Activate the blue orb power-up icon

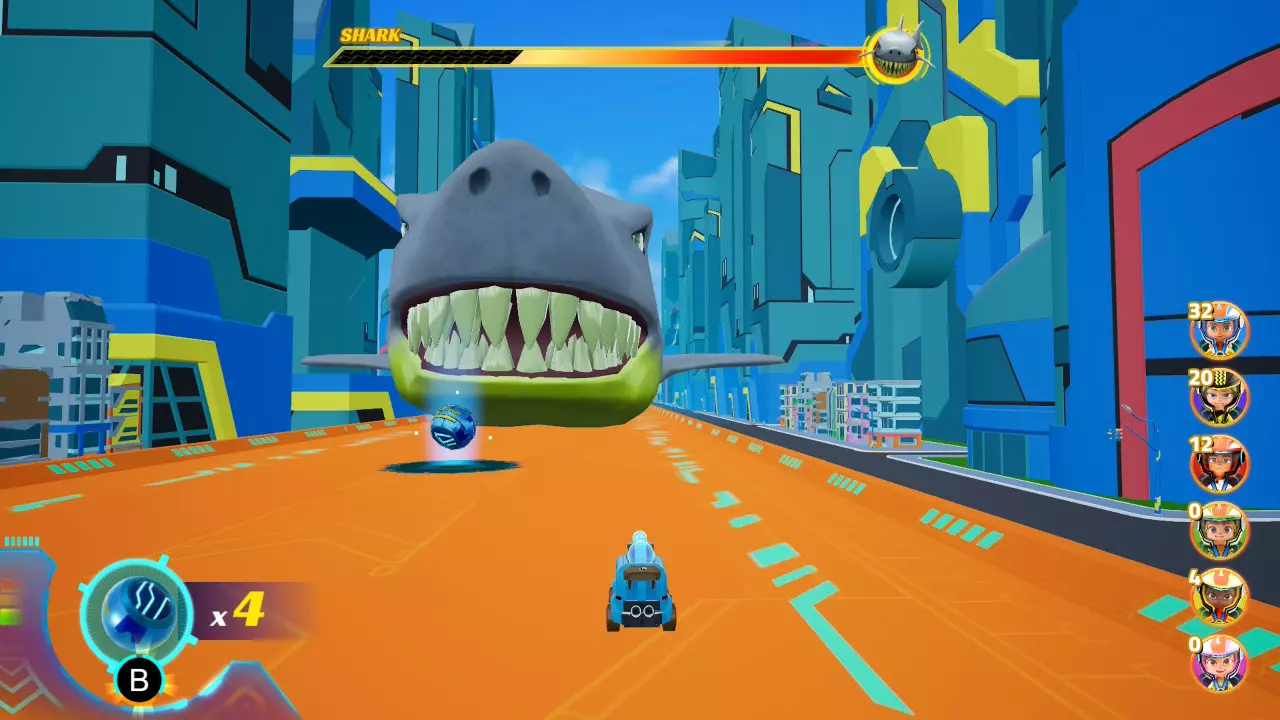137,613
